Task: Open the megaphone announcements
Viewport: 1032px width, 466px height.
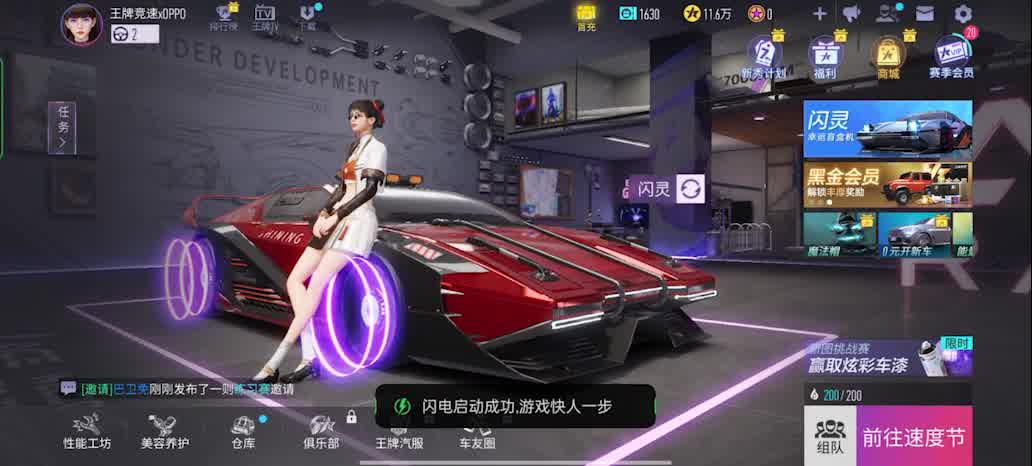Action: pyautogui.click(x=851, y=14)
